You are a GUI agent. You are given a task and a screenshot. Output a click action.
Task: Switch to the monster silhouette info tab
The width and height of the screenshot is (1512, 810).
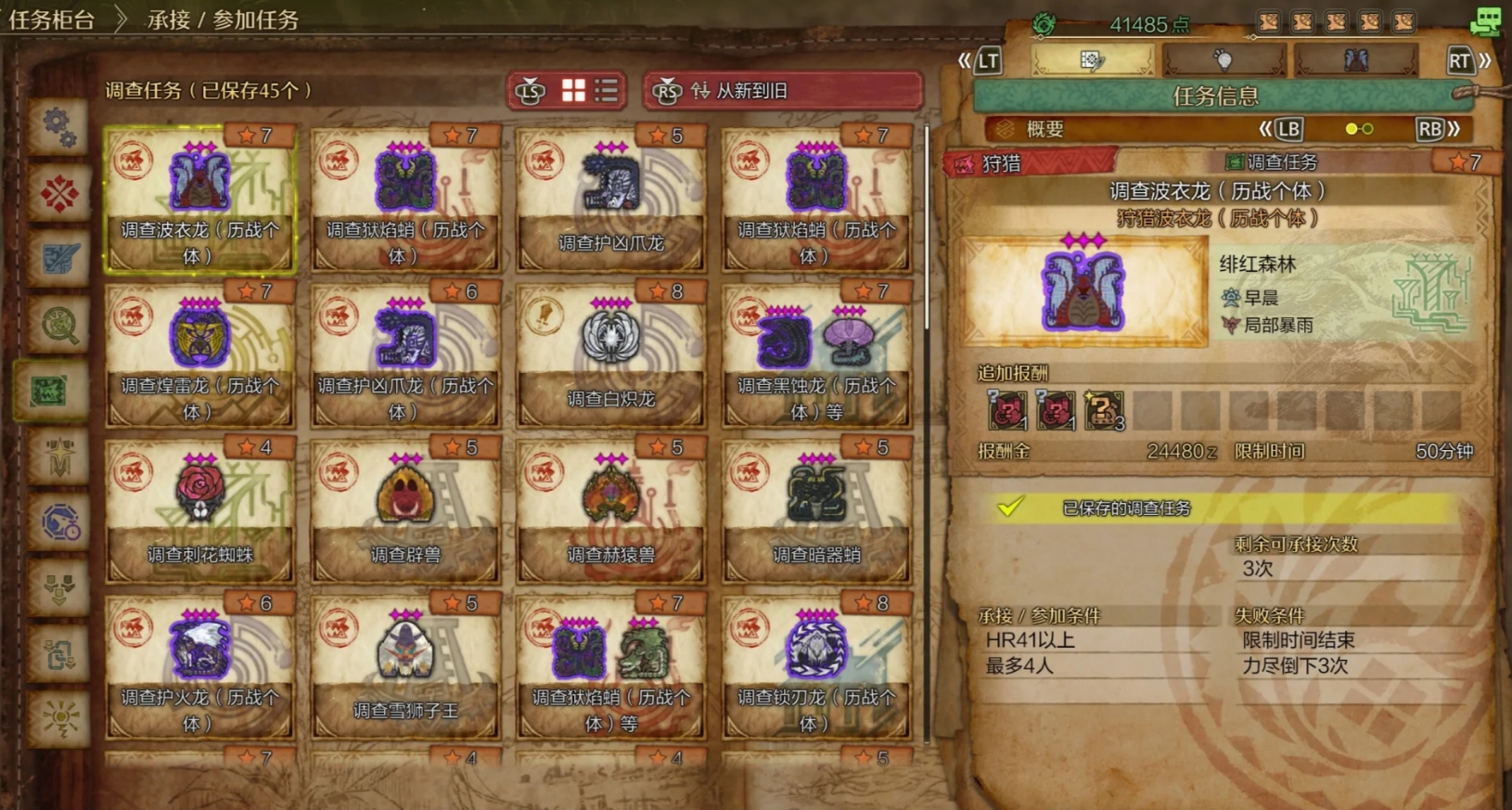1355,61
